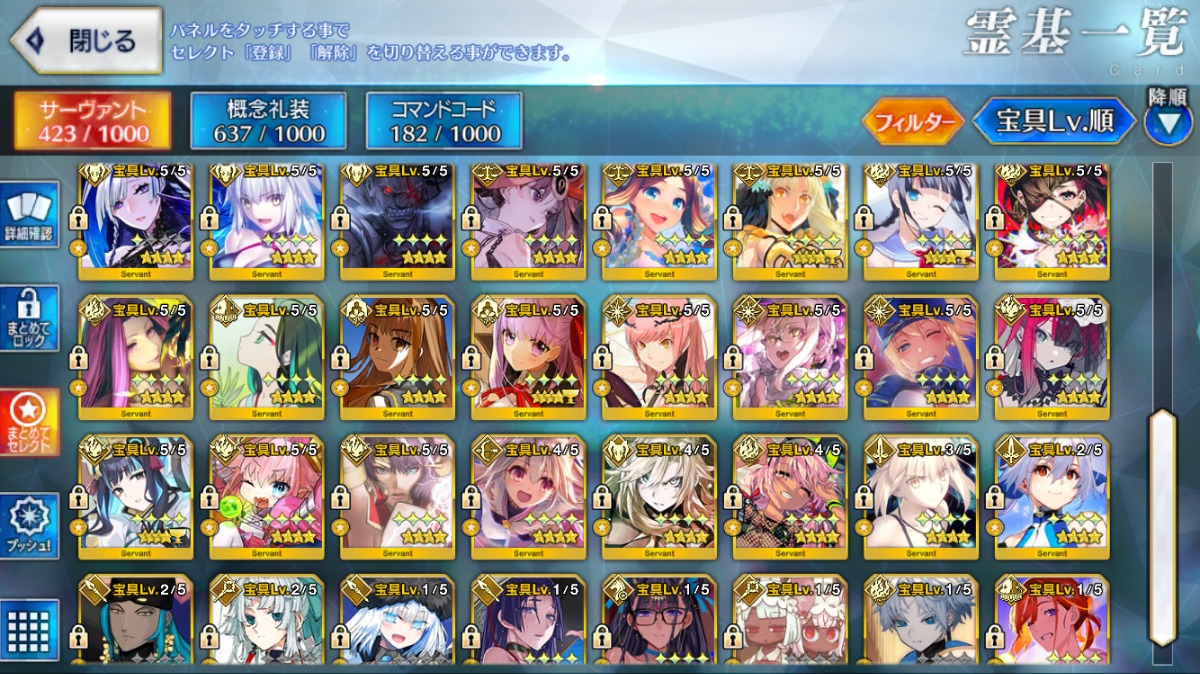Open 詳細確認 detail view
Image resolution: width=1200 pixels, height=674 pixels.
pos(30,216)
